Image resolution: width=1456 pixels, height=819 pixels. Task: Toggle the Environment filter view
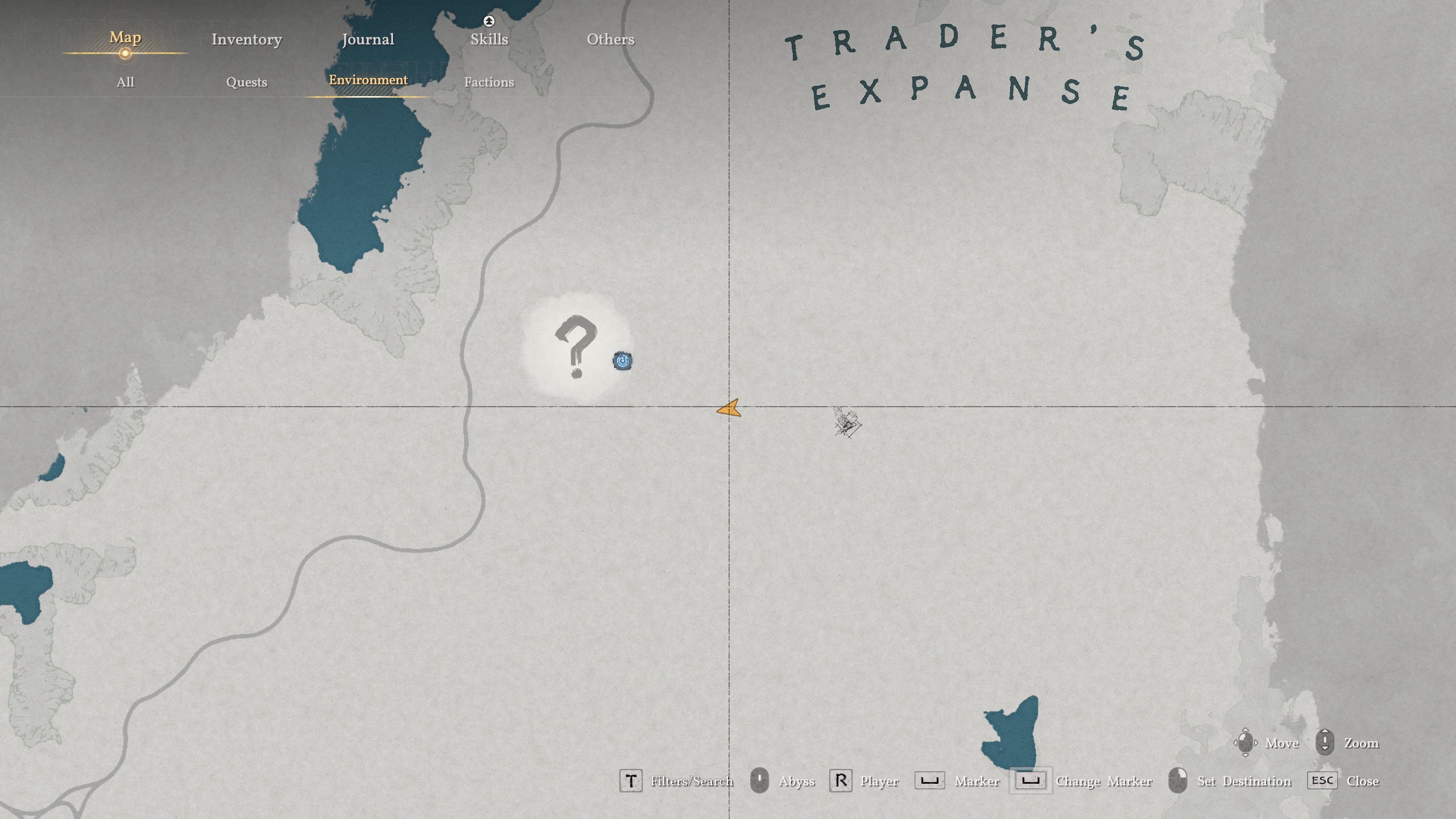click(369, 81)
